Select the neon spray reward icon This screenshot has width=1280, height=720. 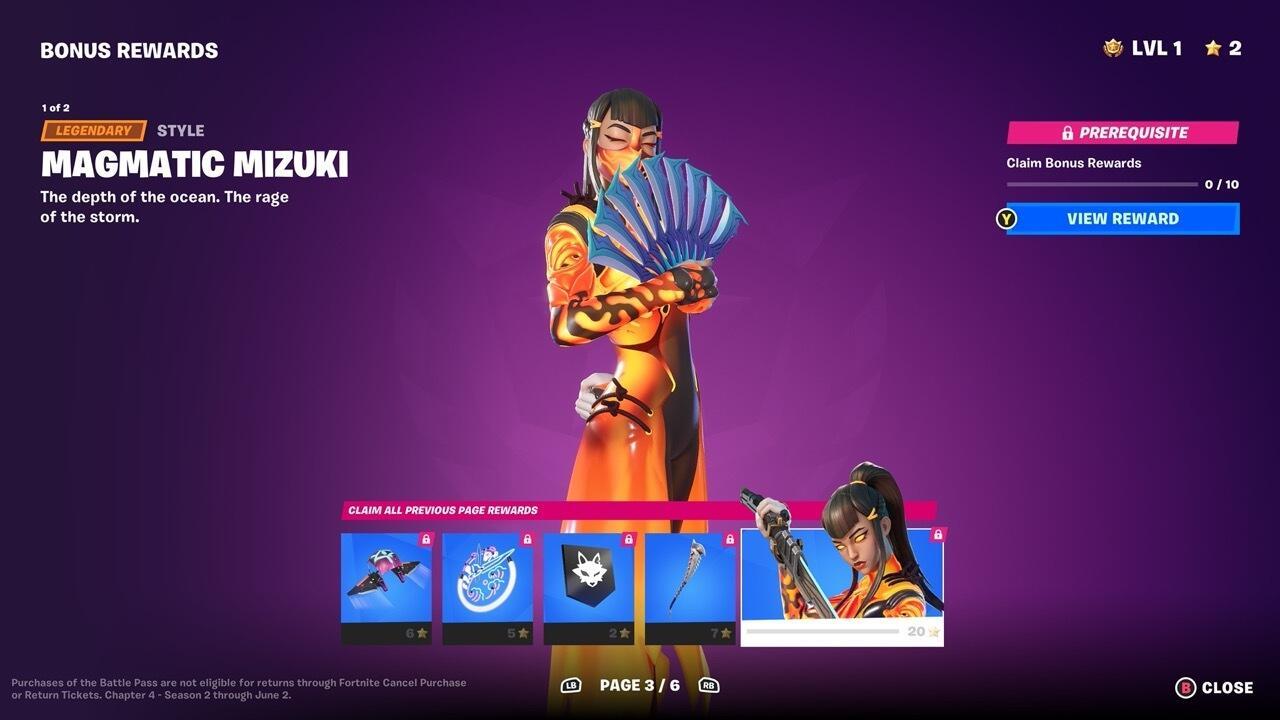click(x=486, y=585)
